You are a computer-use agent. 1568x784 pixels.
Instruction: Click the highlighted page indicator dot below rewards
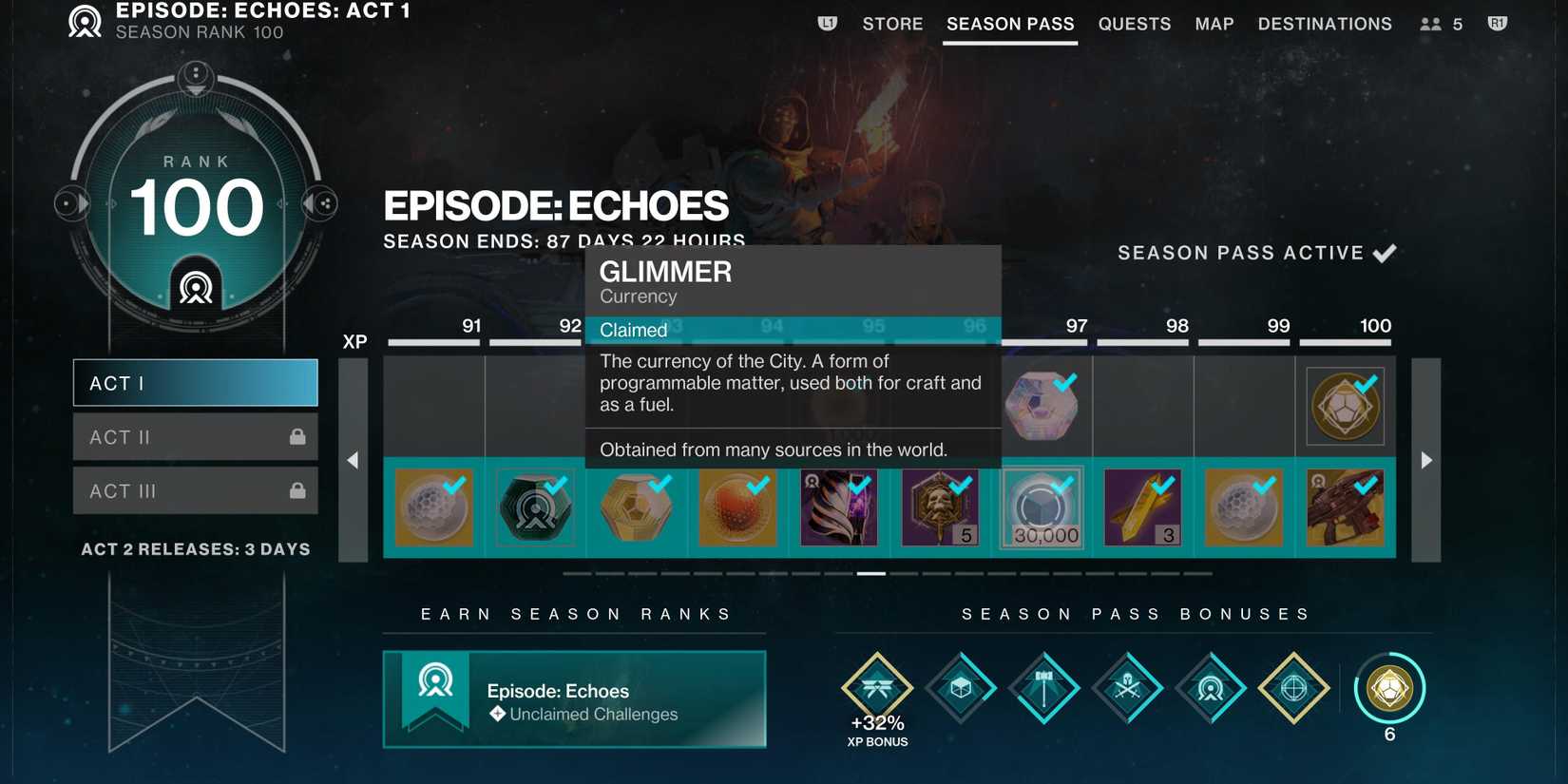tap(868, 574)
